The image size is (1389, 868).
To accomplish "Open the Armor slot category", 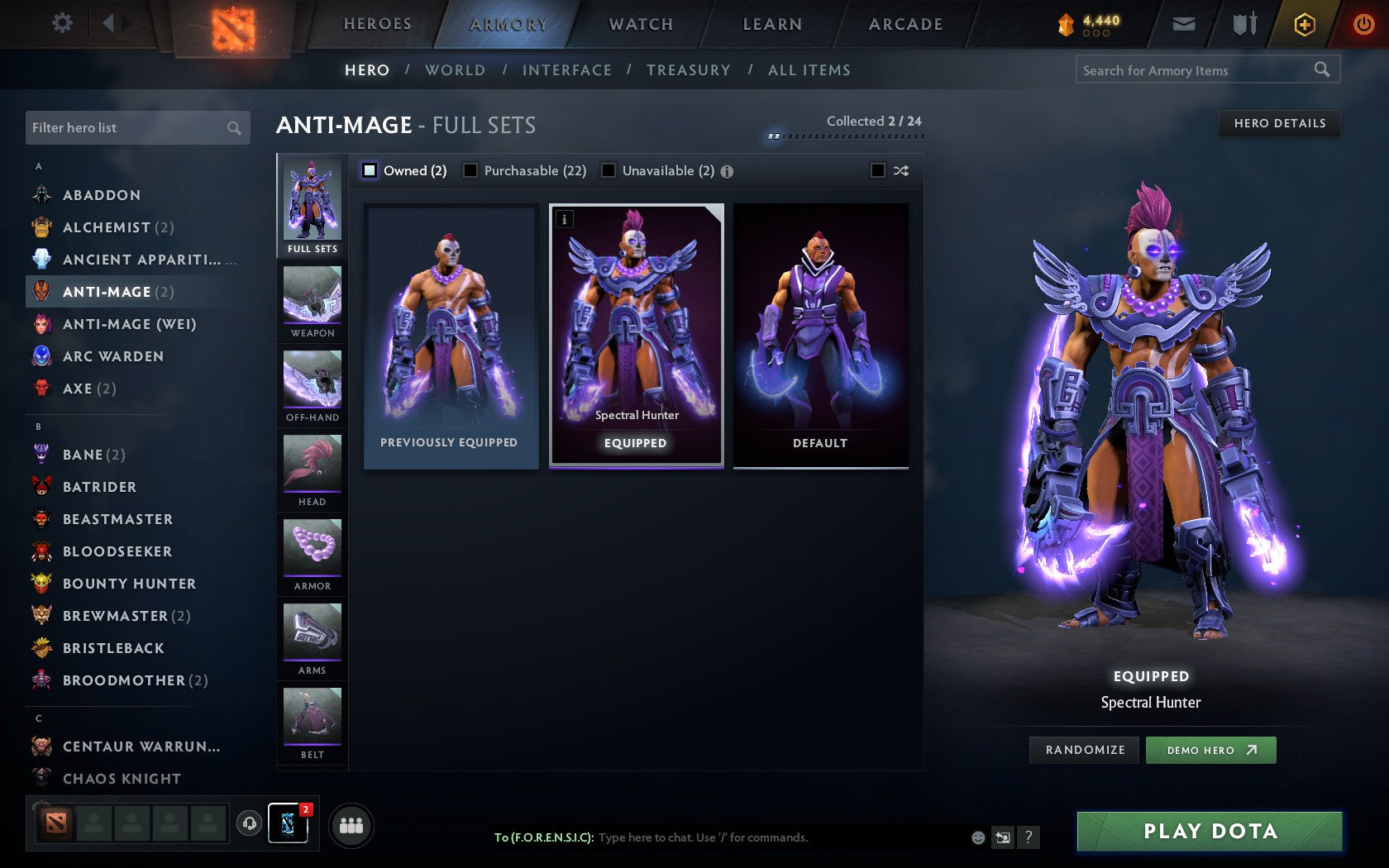I will [x=312, y=554].
